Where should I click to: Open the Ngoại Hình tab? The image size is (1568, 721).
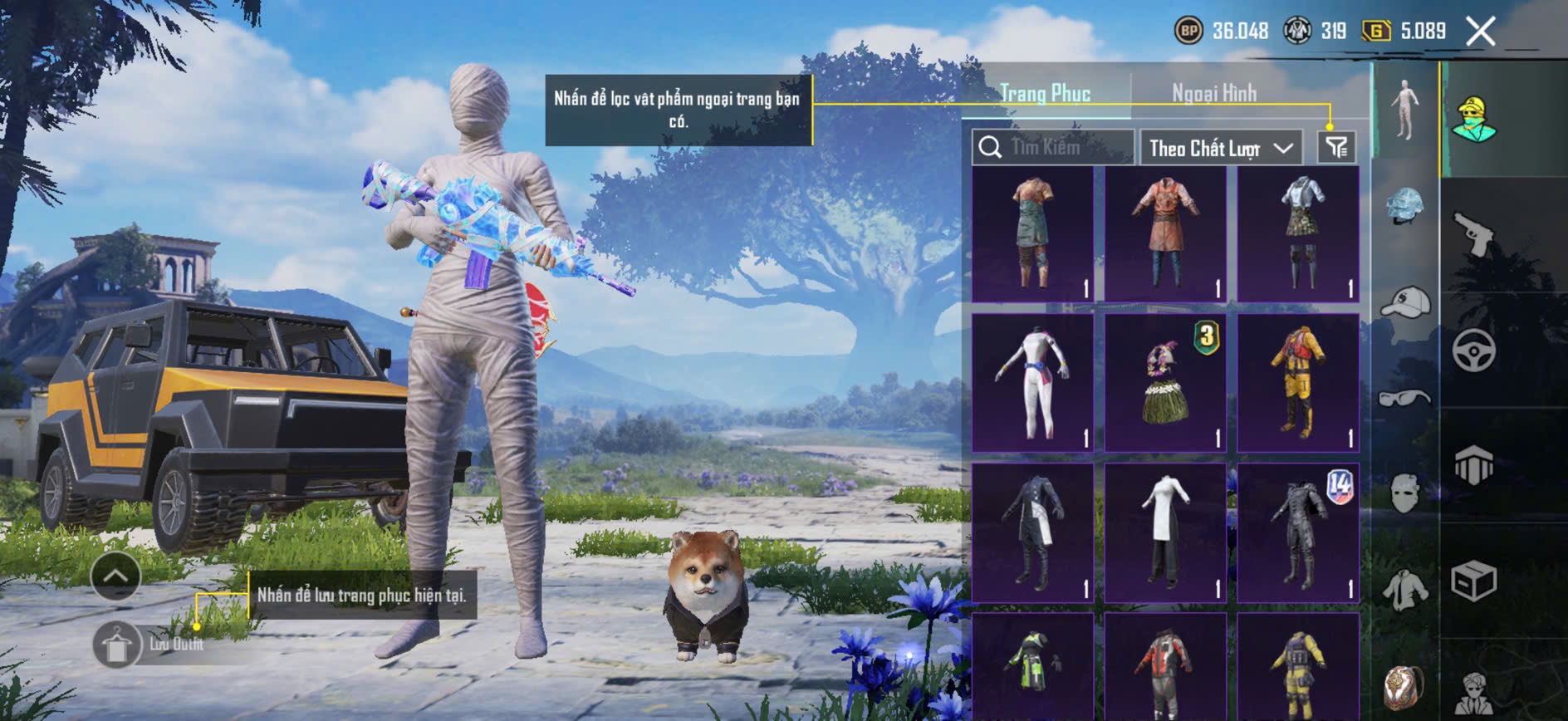pyautogui.click(x=1213, y=93)
